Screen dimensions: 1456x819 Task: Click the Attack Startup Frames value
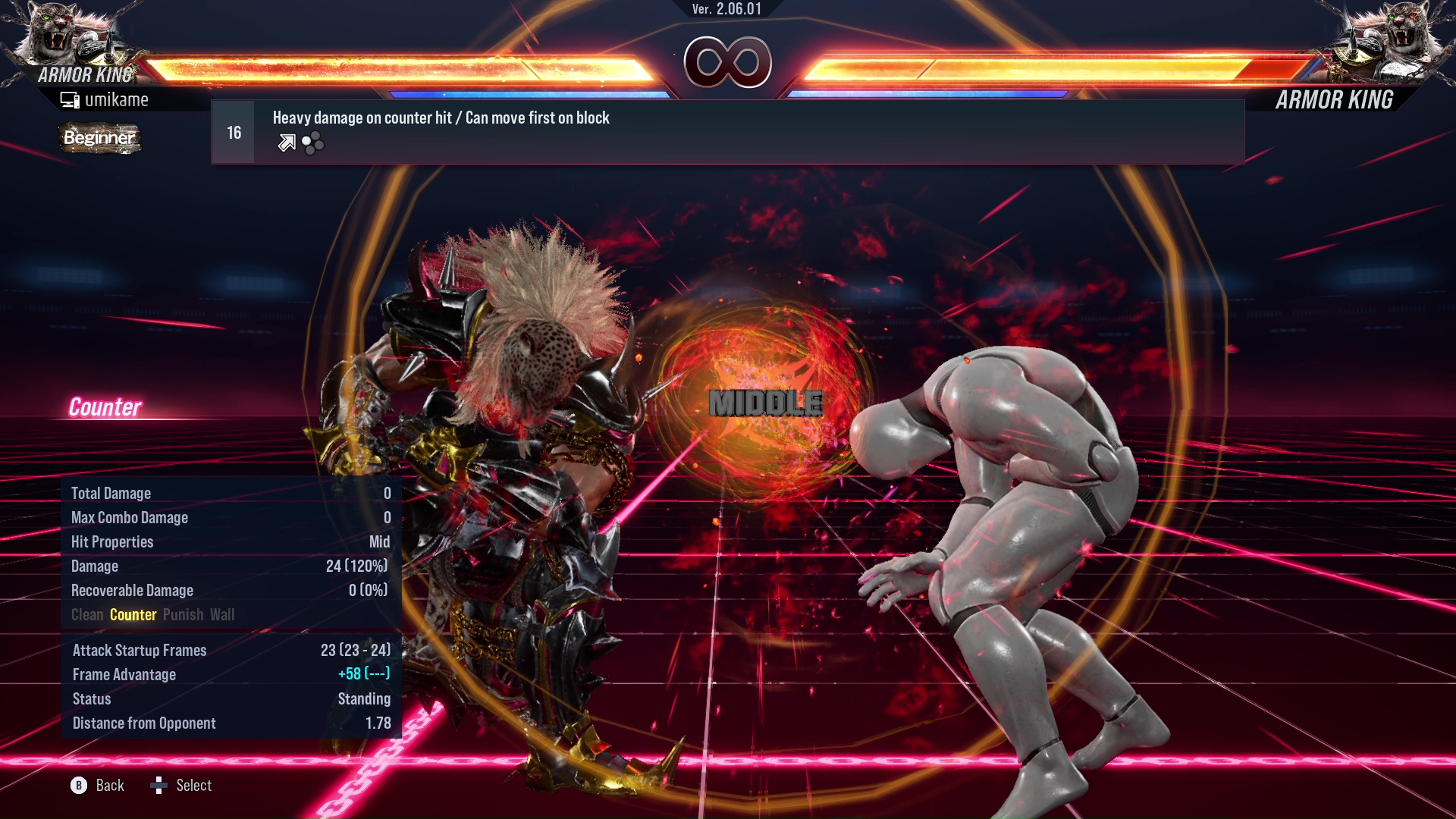[354, 650]
